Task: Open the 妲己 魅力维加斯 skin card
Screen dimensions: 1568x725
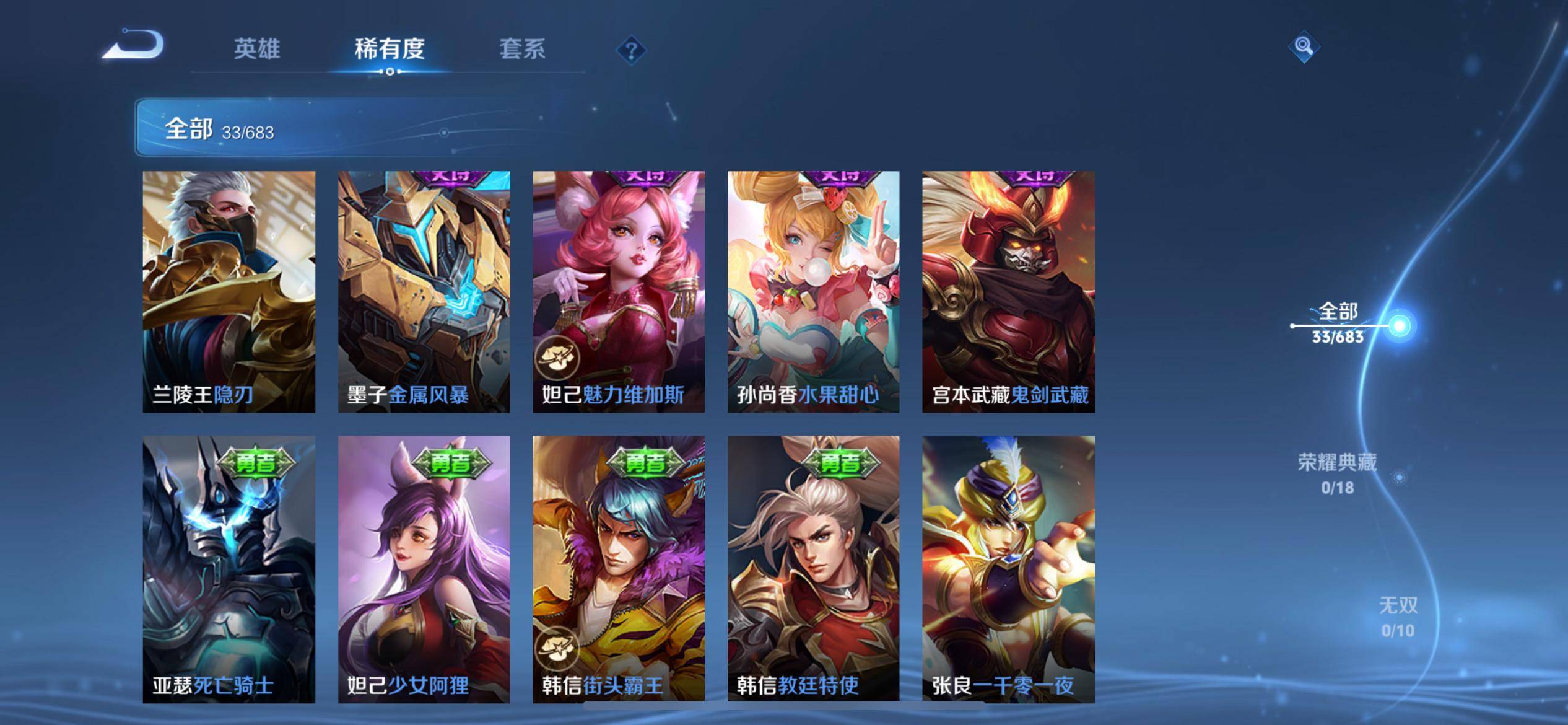Action: [619, 291]
